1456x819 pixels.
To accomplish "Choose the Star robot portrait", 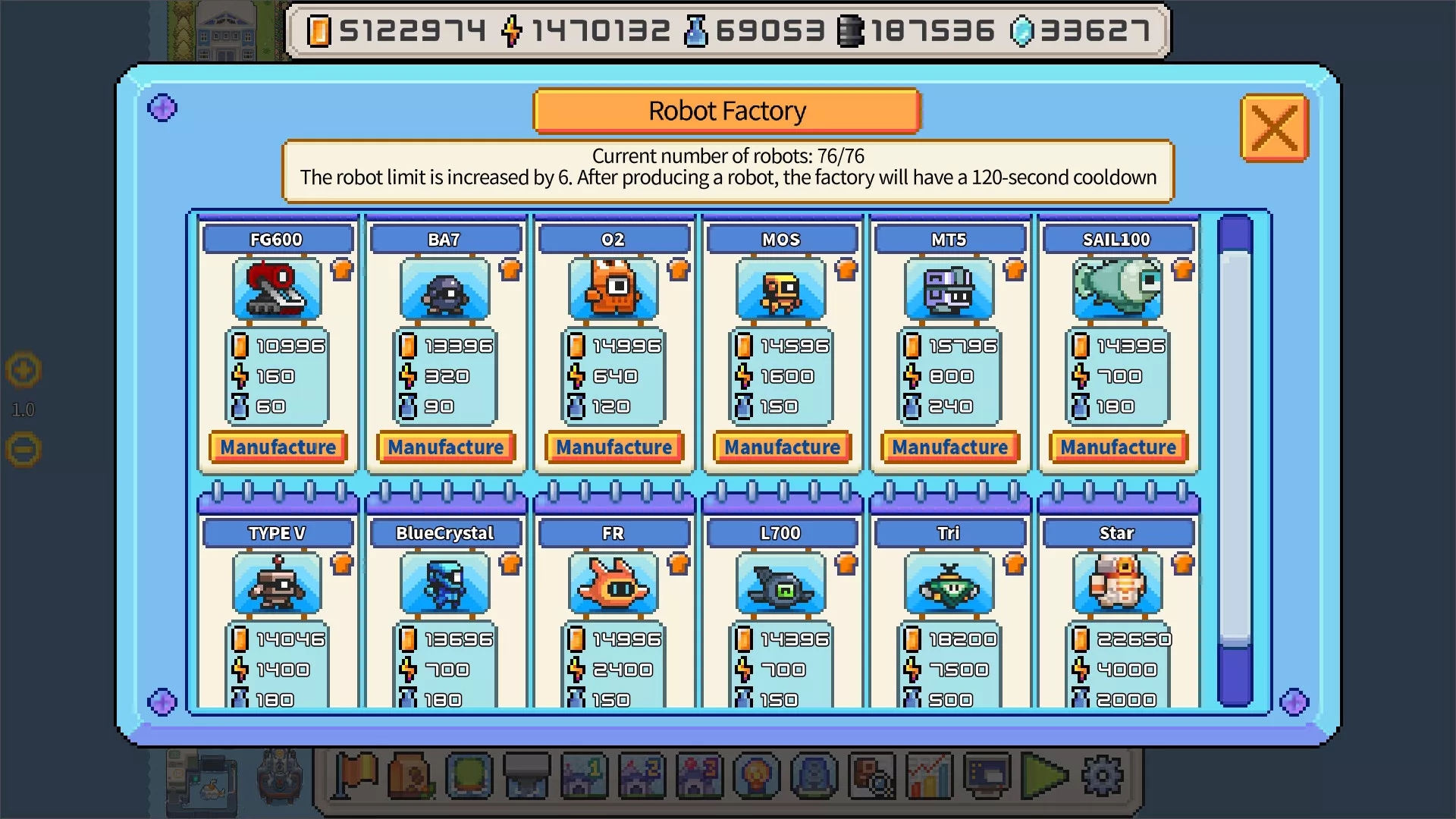I will (x=1116, y=582).
